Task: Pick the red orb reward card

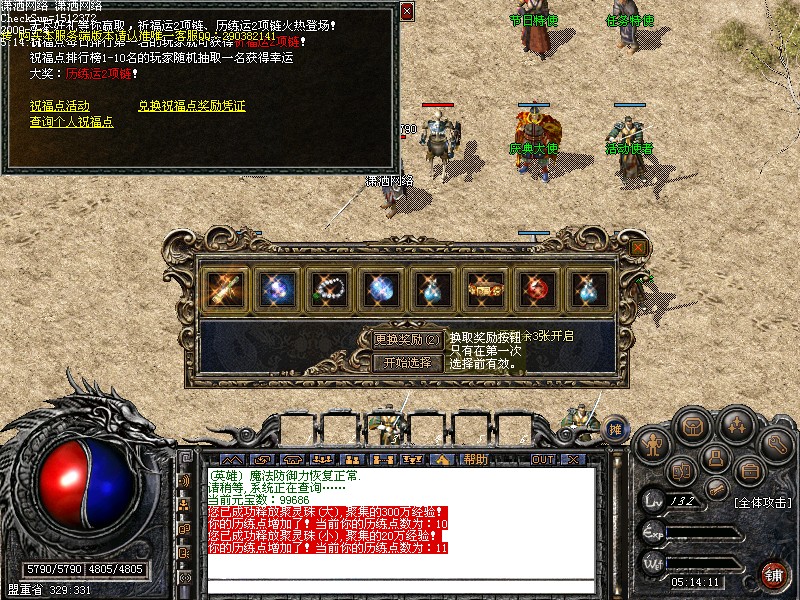Action: click(x=536, y=289)
